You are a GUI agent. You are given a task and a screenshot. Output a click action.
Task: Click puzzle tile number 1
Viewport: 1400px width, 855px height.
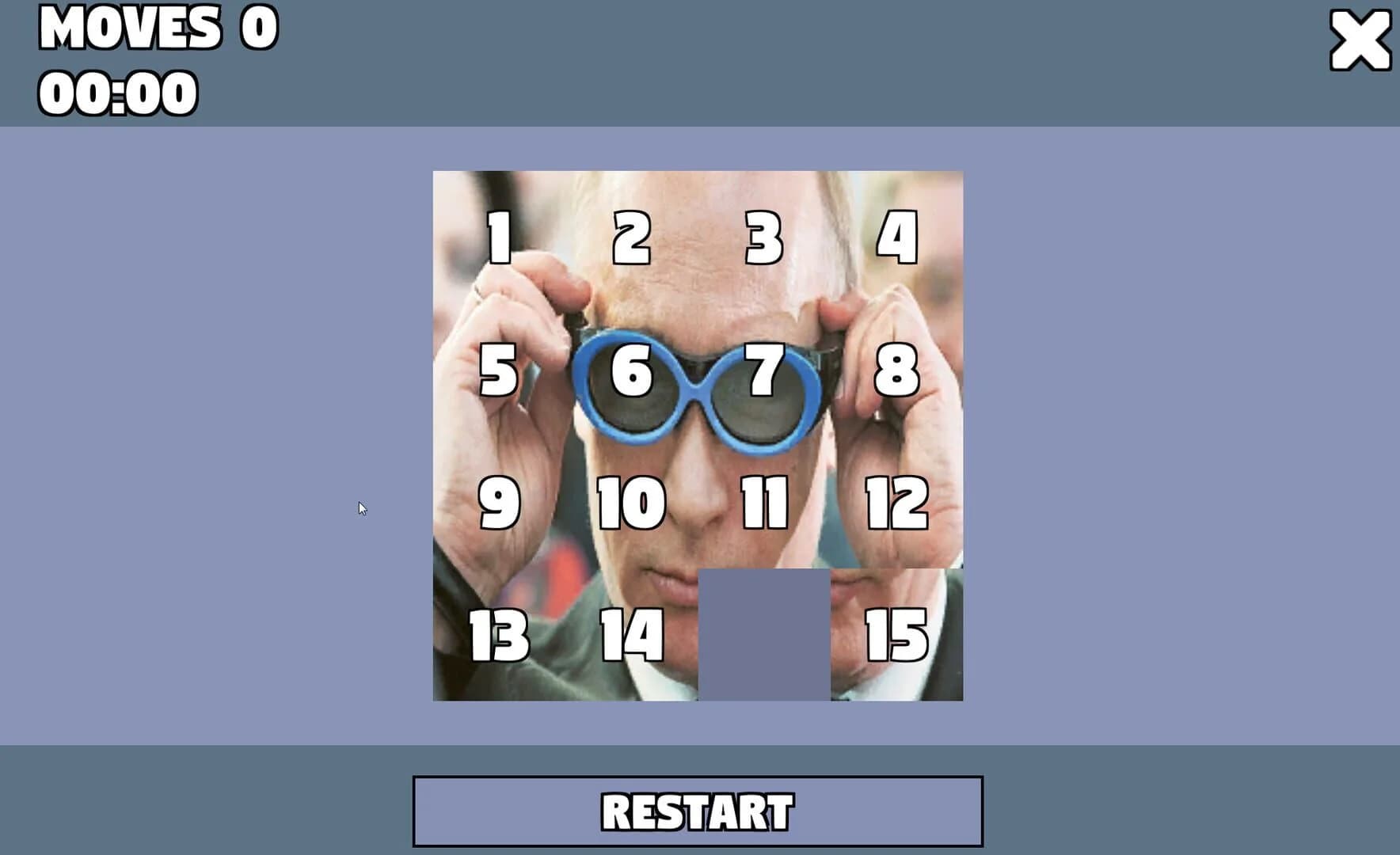pyautogui.click(x=497, y=237)
